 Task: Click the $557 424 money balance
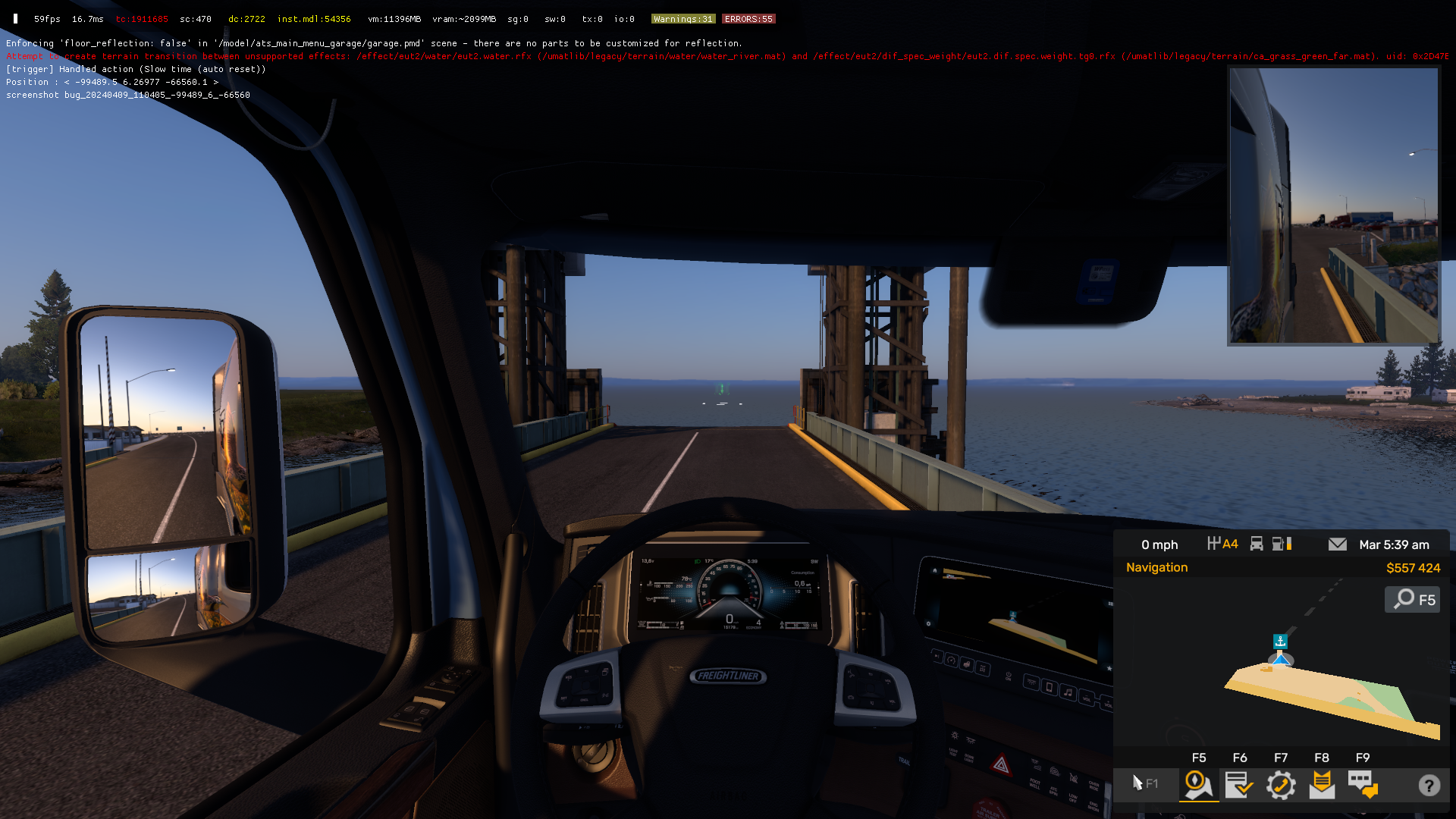(1414, 568)
